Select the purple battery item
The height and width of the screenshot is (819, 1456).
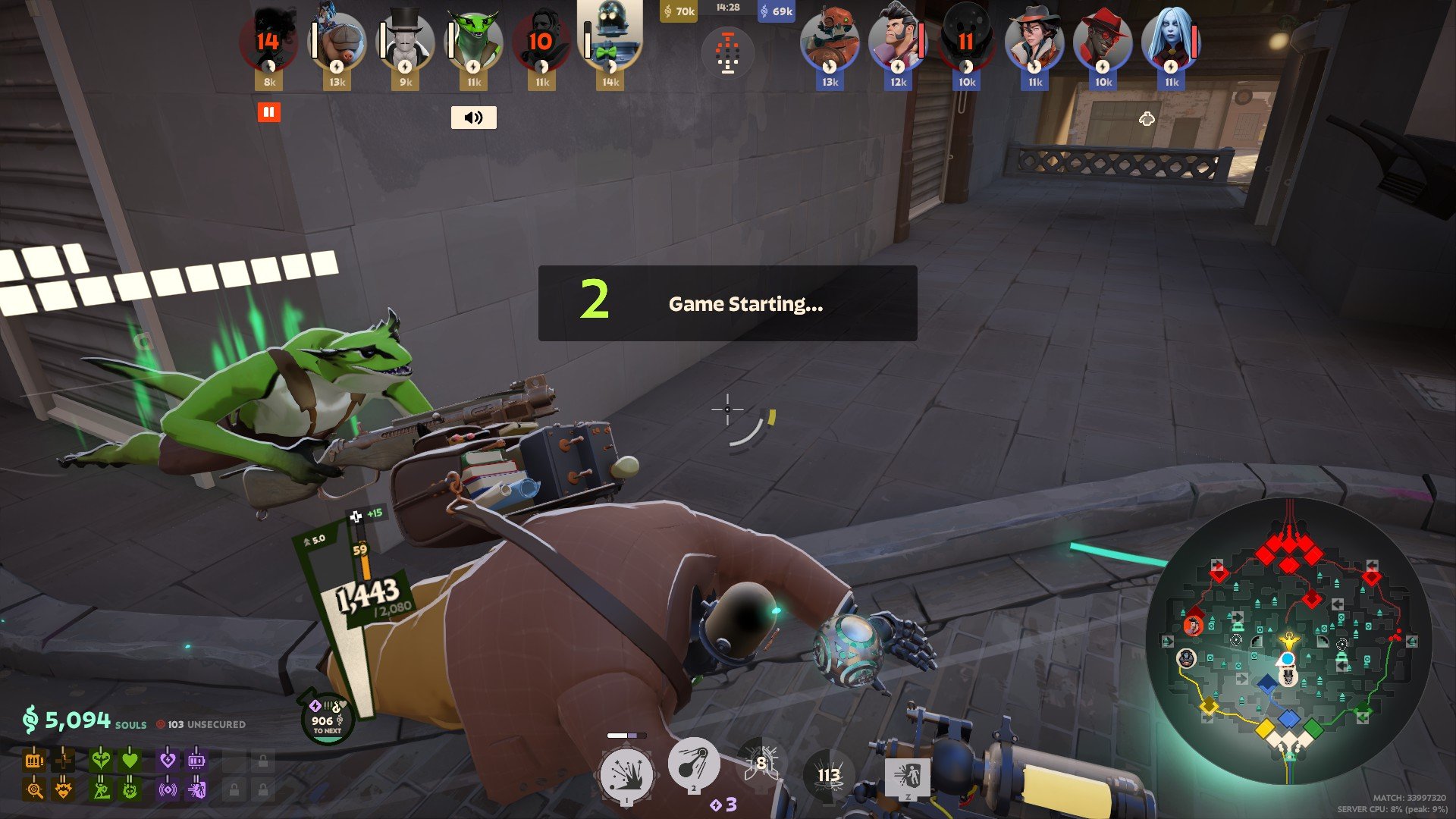196,759
